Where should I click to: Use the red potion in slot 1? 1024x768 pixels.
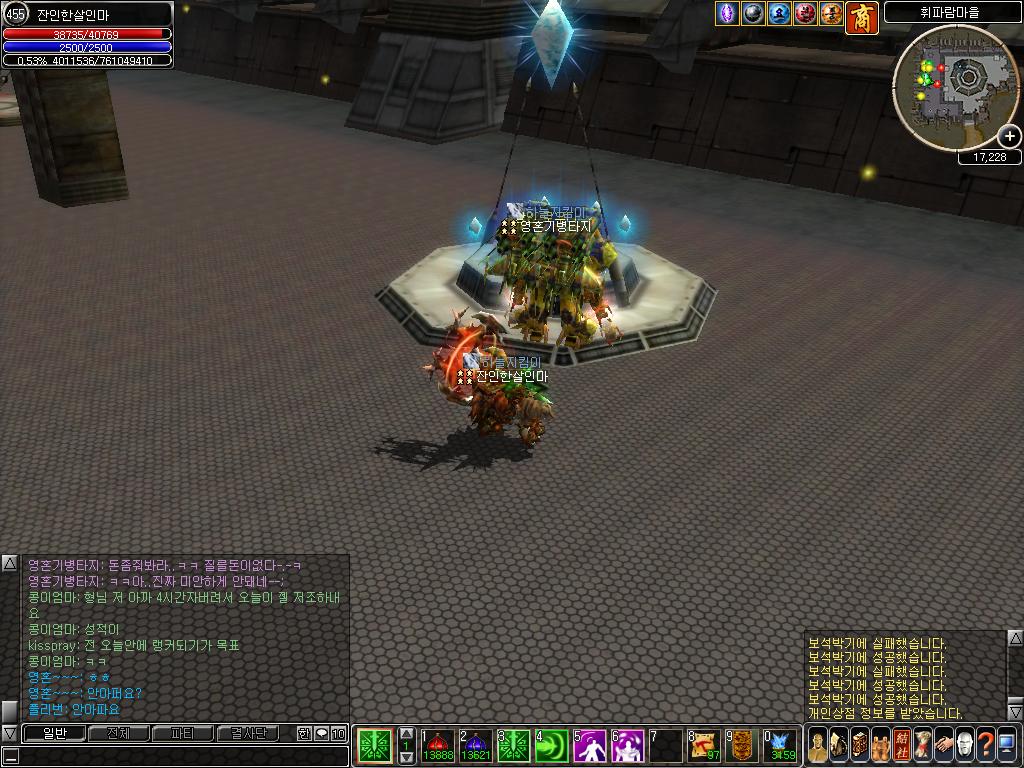click(x=437, y=745)
